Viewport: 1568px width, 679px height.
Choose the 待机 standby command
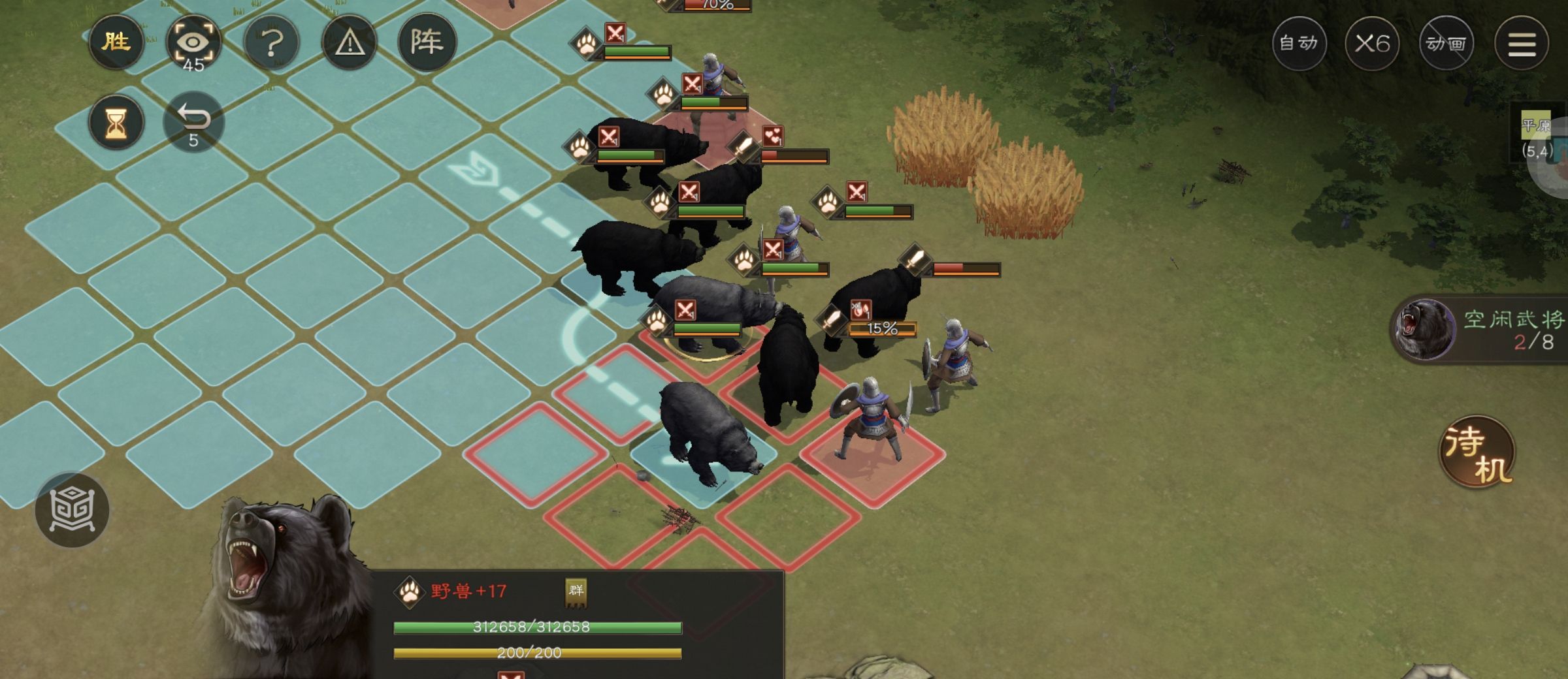(1477, 452)
